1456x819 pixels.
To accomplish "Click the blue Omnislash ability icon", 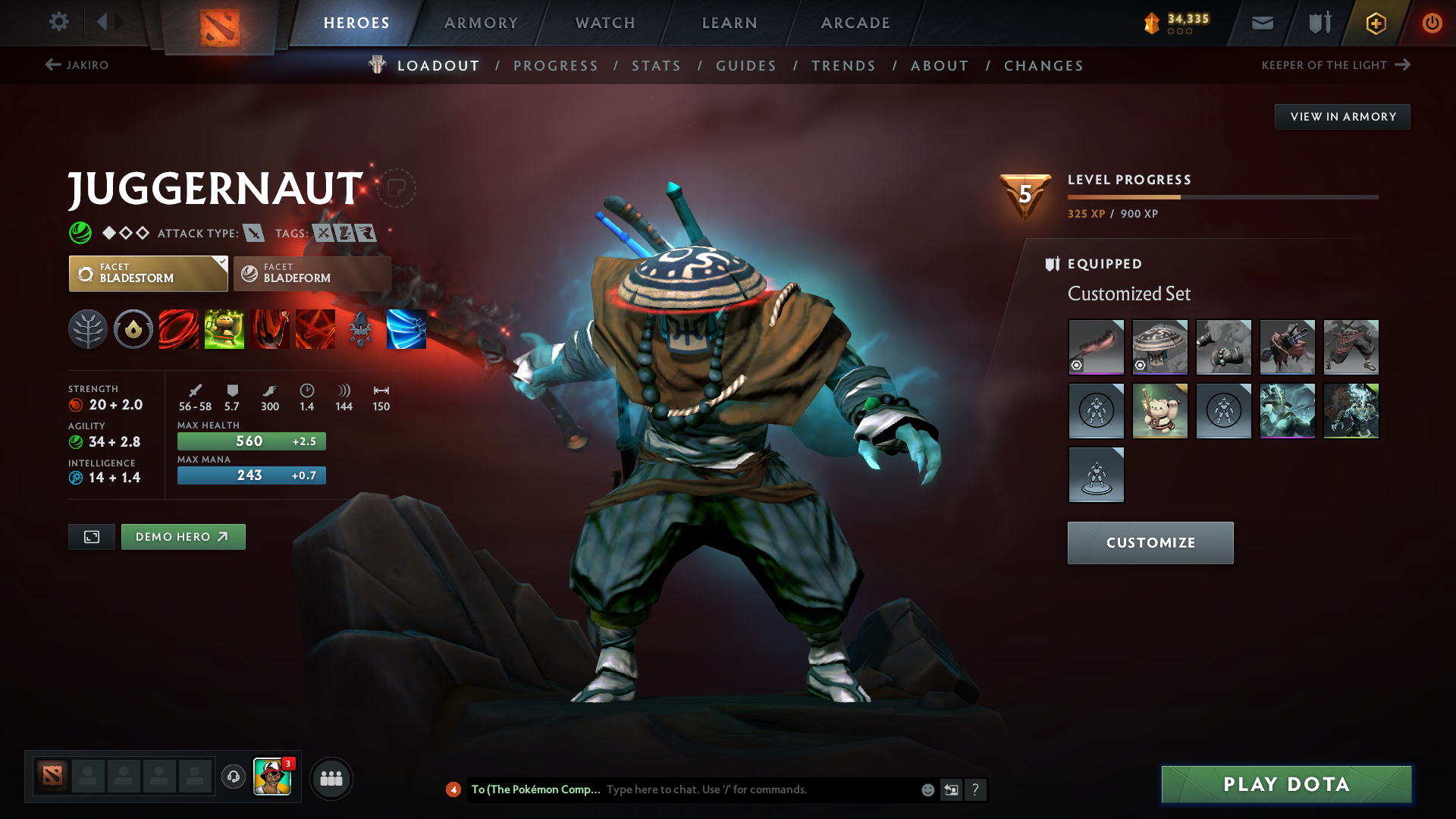I will point(406,329).
